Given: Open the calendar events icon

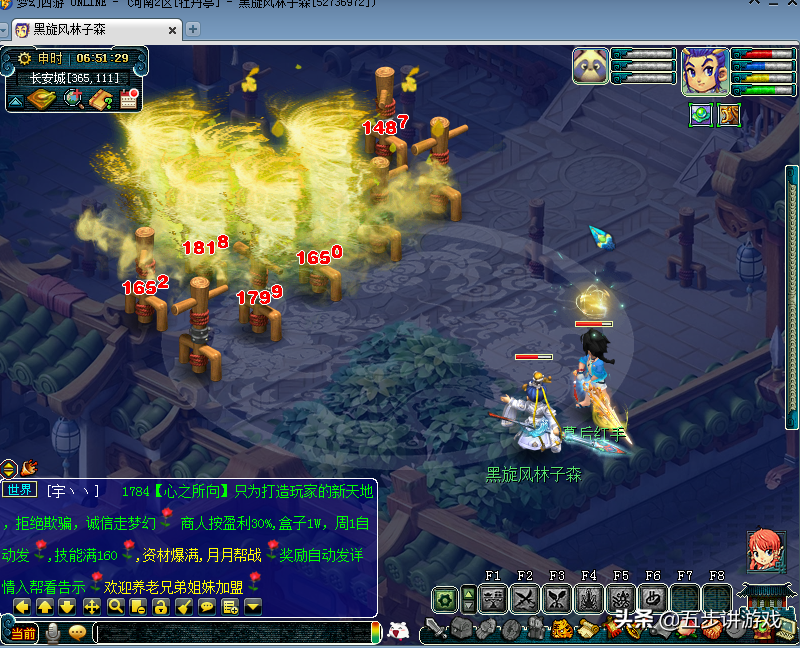Looking at the screenshot, I should point(129,98).
